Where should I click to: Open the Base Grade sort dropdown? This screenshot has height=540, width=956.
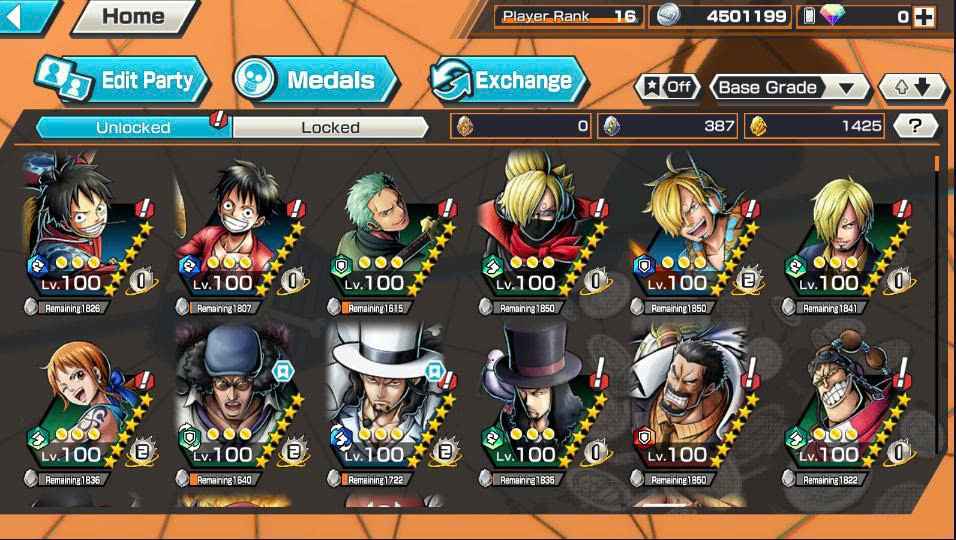788,87
